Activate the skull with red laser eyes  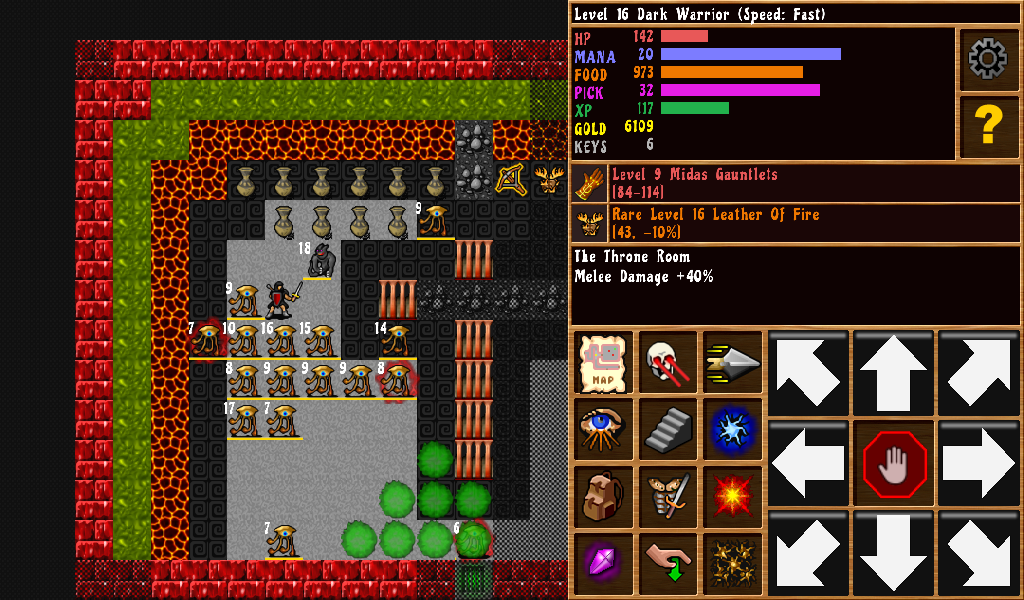668,362
